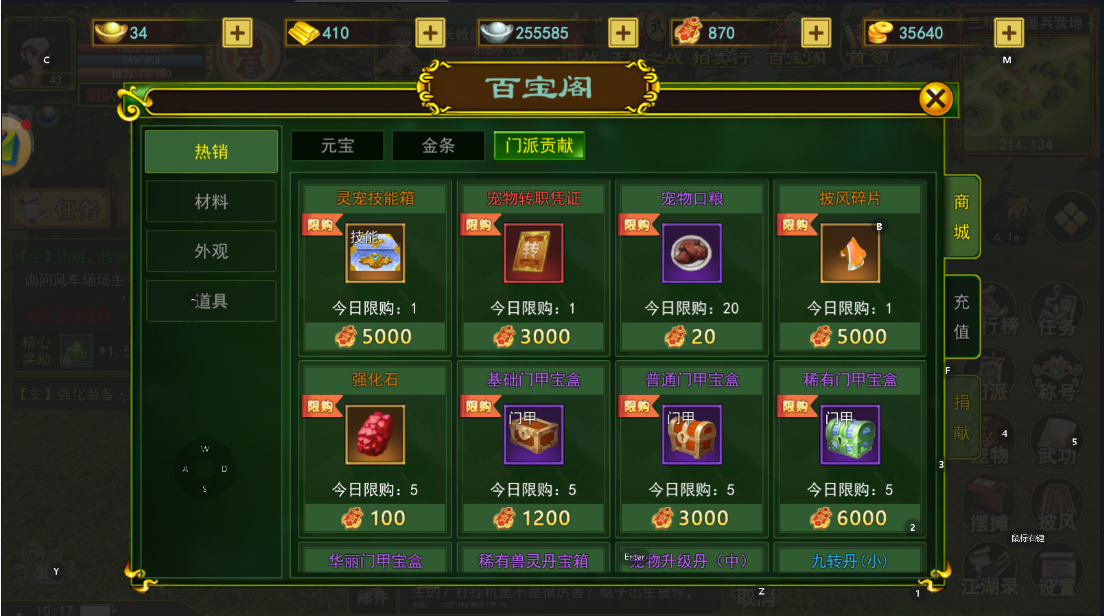Close the 百宝阁 shop window
The image size is (1104, 616).
(936, 99)
